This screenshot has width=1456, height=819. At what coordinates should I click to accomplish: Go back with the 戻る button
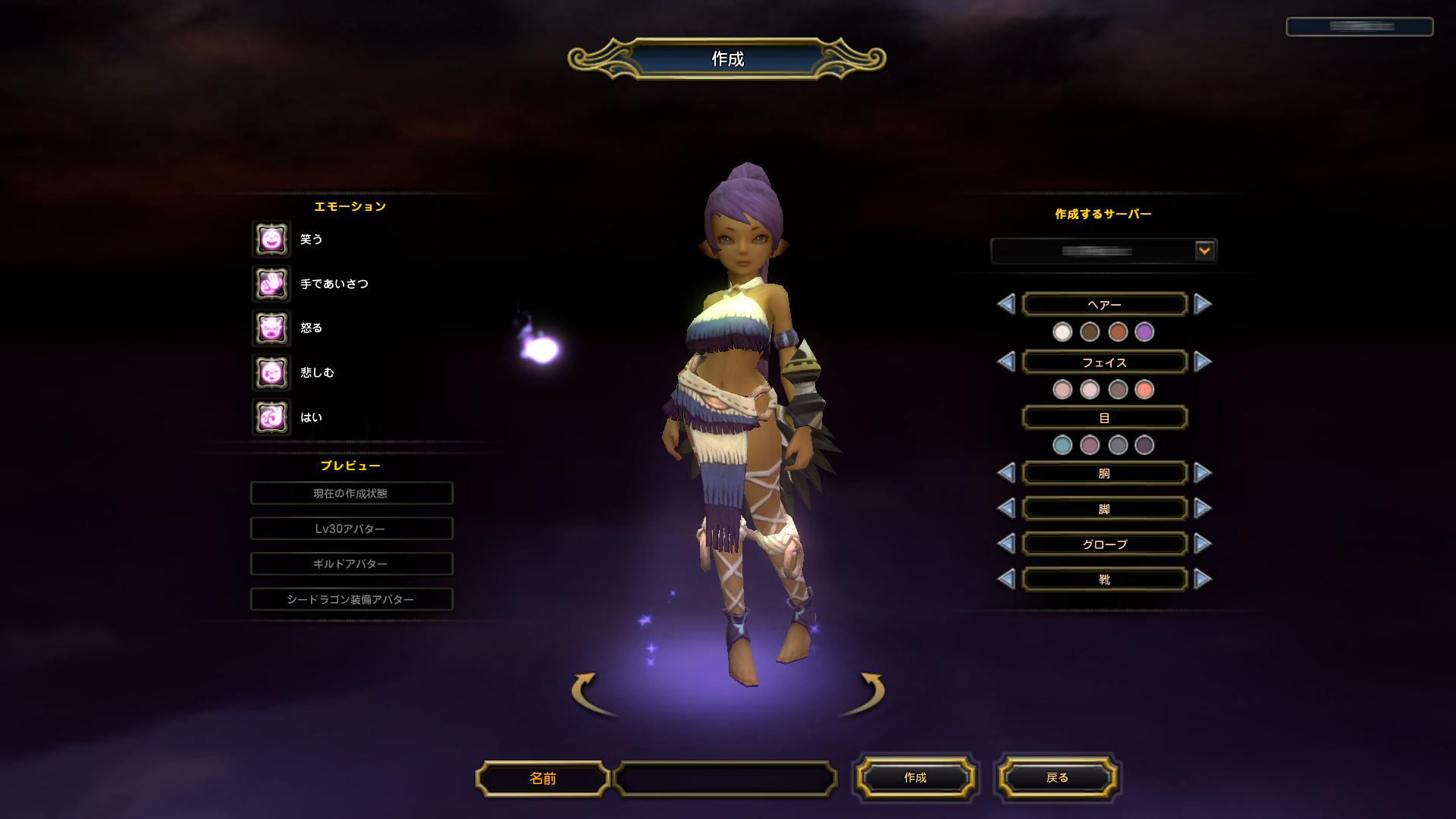[x=1057, y=777]
